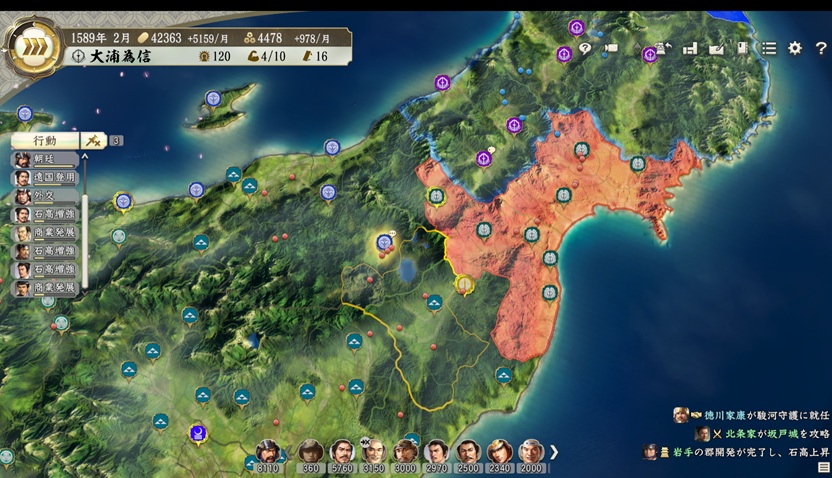Expand the message log list icon

[x=824, y=467]
